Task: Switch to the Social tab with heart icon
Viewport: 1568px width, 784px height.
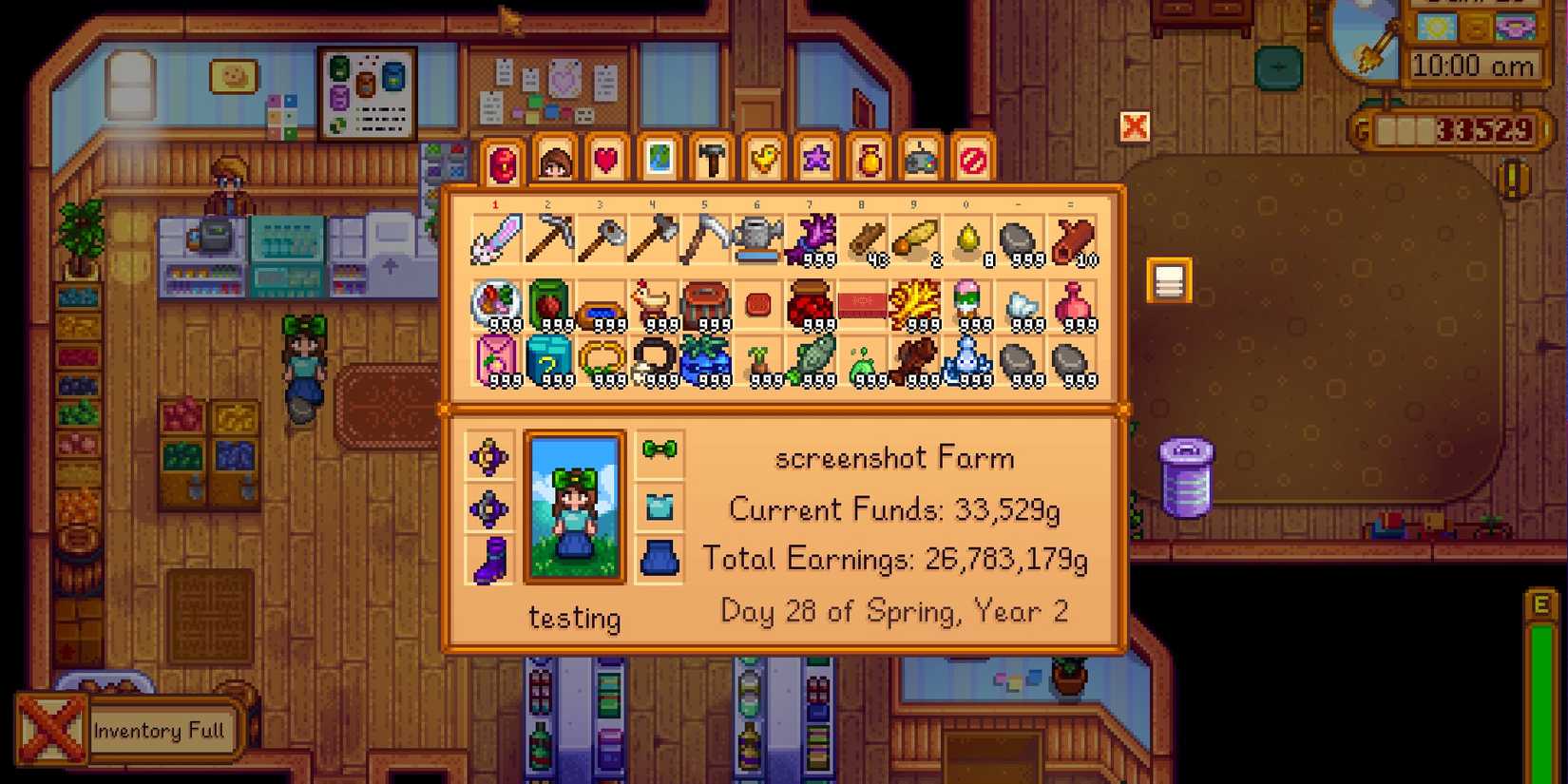Action: (605, 161)
